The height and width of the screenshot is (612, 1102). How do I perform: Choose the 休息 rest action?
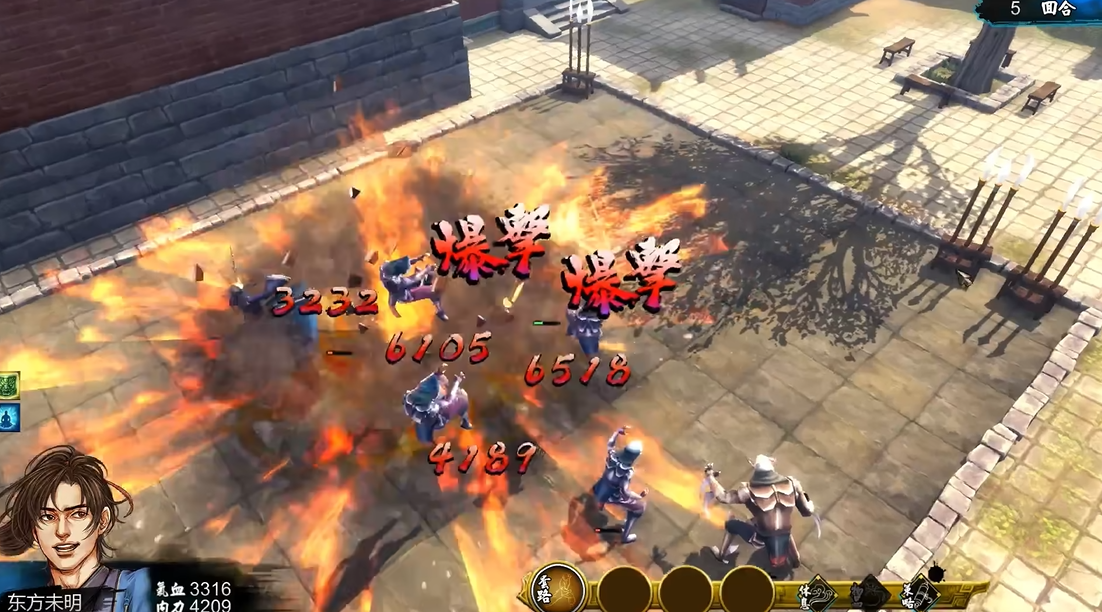[x=822, y=592]
